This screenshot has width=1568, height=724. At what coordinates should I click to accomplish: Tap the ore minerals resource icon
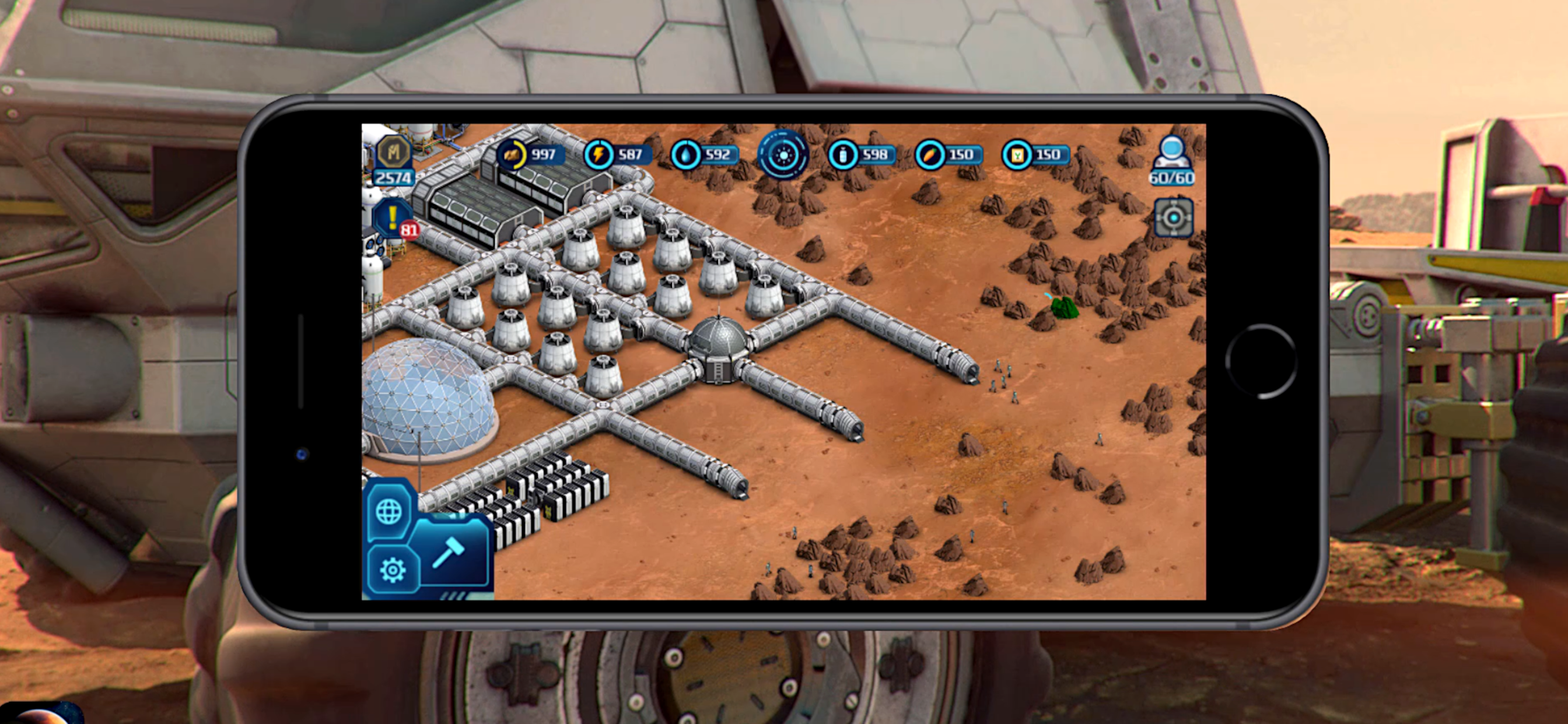(512, 154)
